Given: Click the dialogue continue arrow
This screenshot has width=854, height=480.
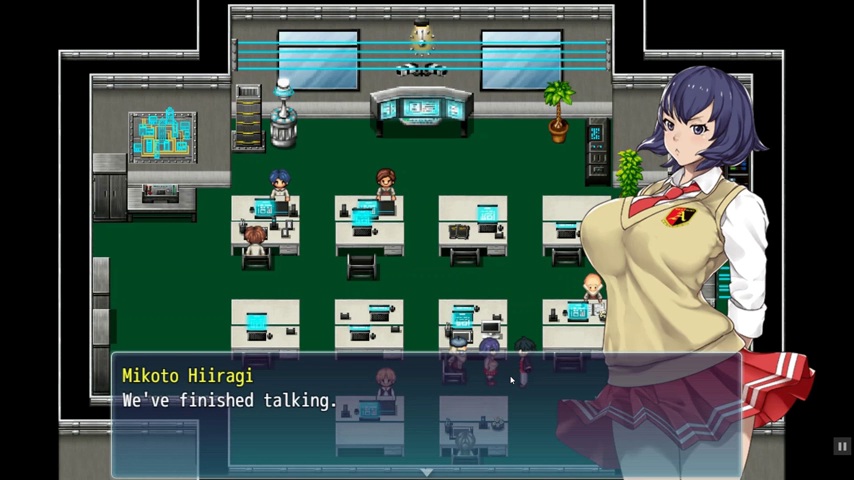Looking at the screenshot, I should (x=426, y=471).
